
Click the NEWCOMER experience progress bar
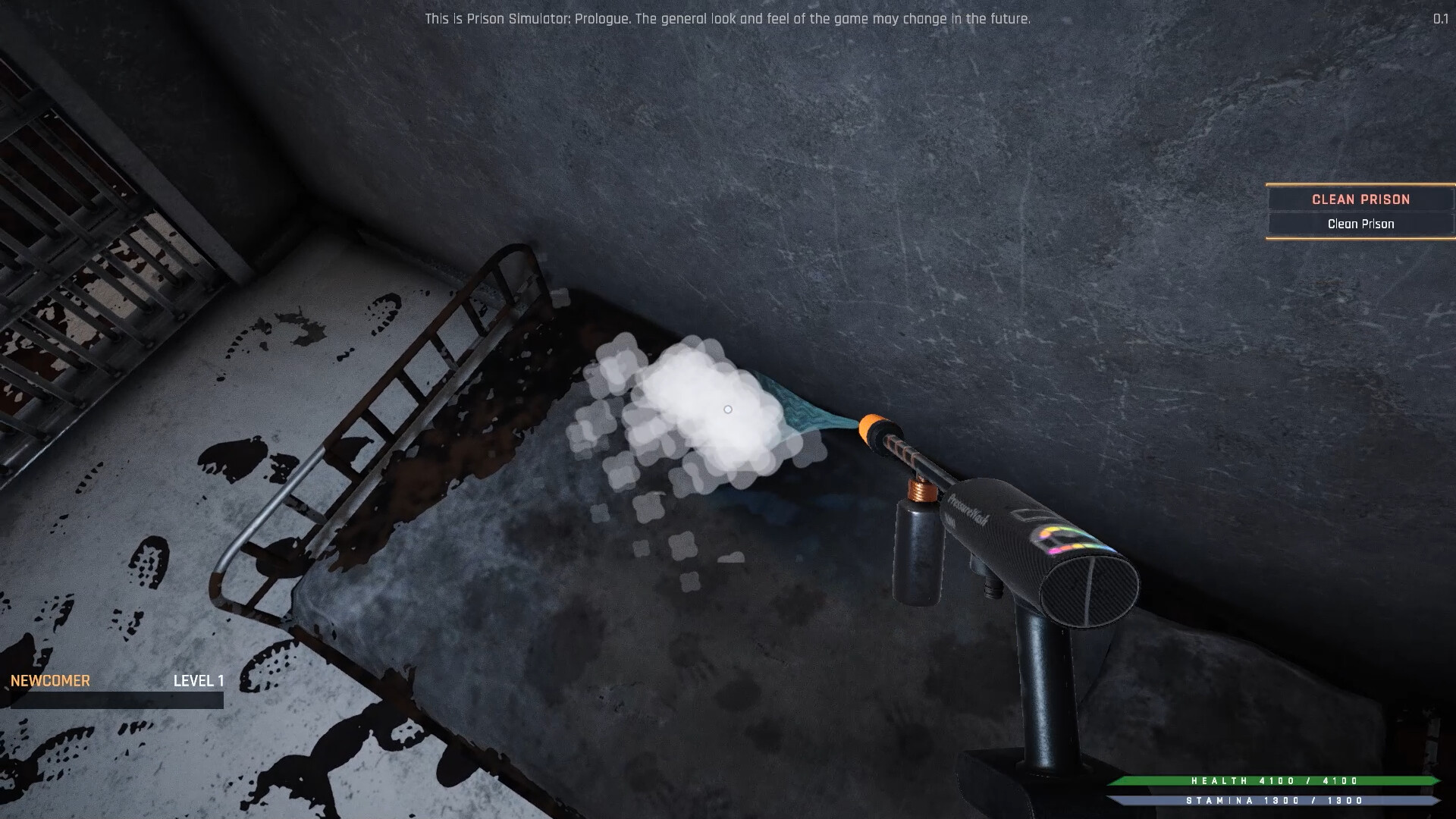[x=114, y=699]
